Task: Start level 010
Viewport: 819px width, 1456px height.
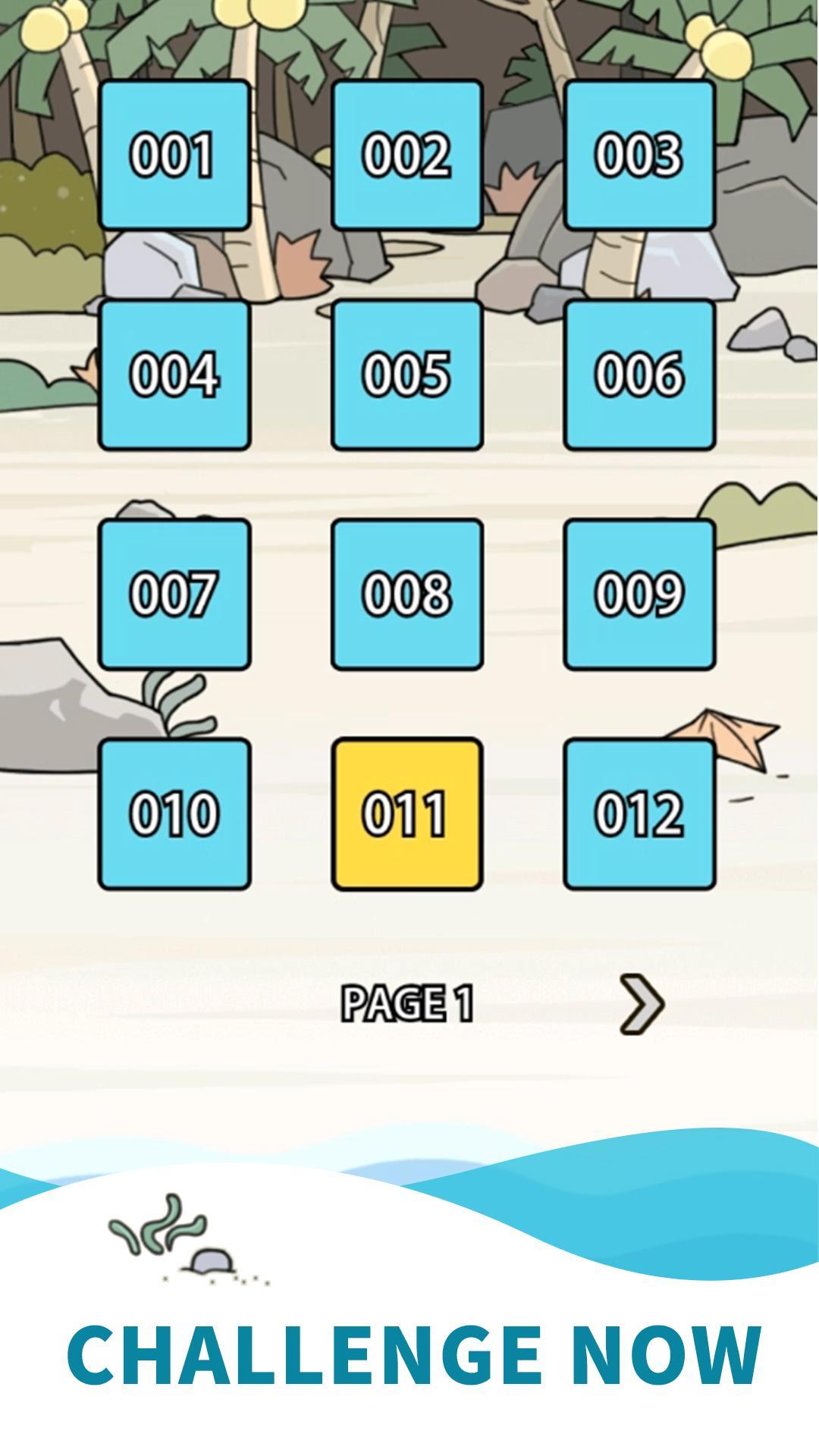Action: click(174, 814)
